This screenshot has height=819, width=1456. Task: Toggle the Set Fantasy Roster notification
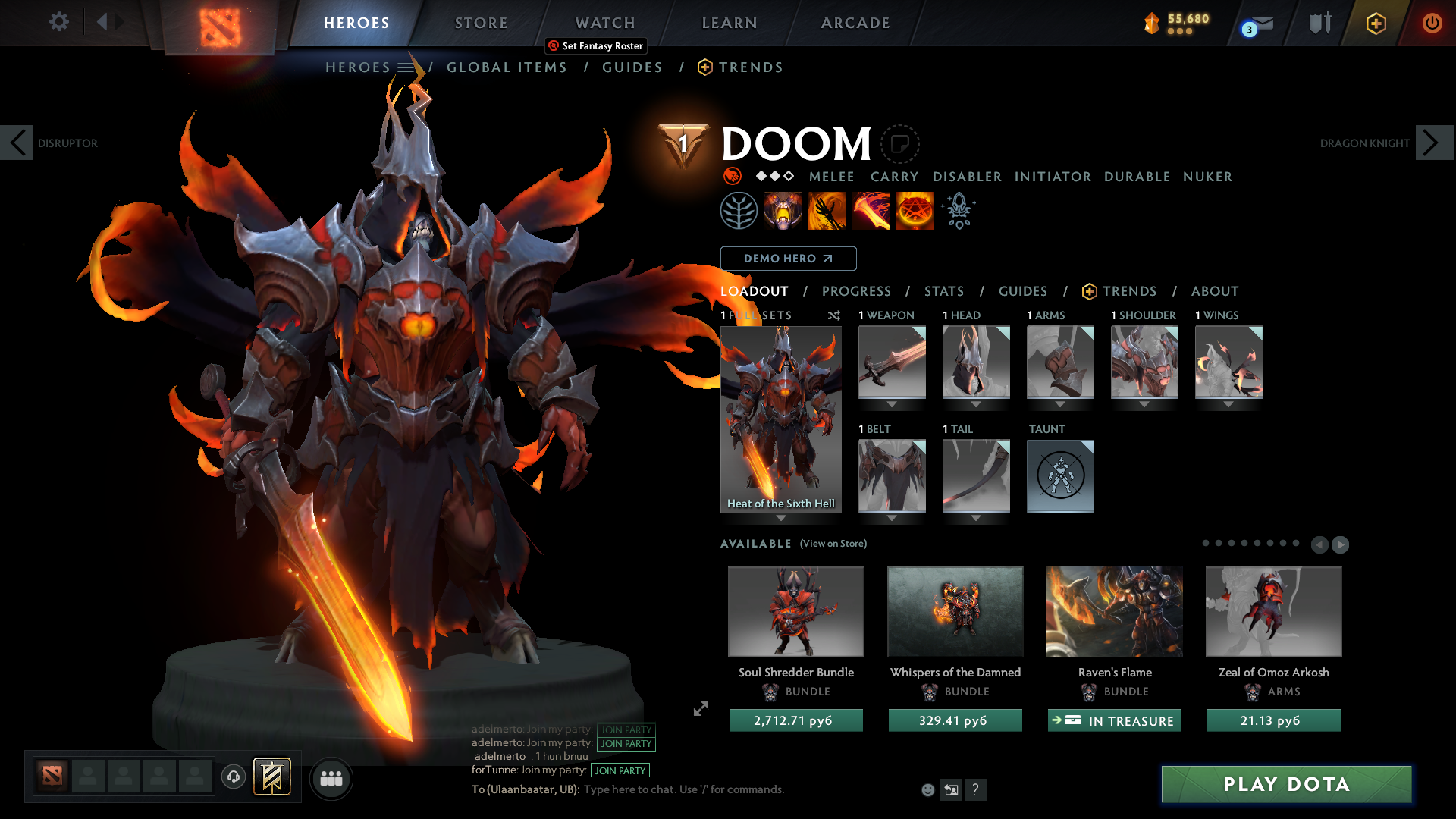595,46
